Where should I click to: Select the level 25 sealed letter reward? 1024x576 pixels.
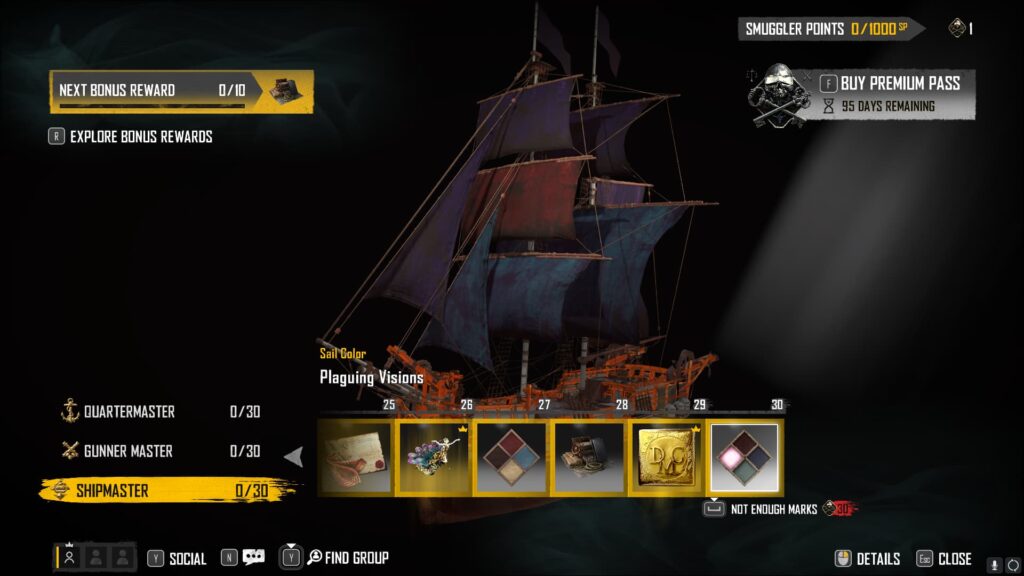[356, 457]
